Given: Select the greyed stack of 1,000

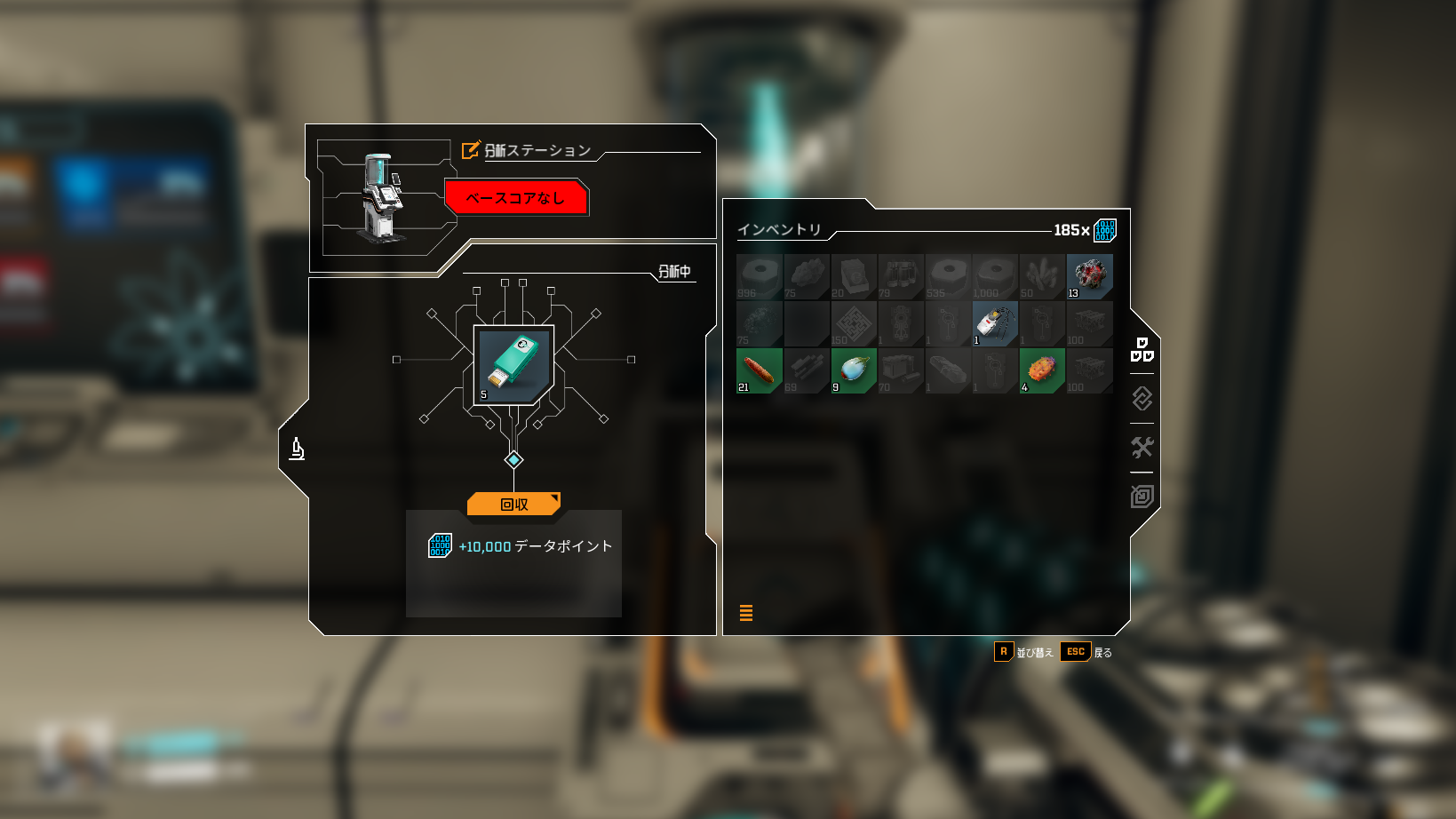Looking at the screenshot, I should pos(995,276).
